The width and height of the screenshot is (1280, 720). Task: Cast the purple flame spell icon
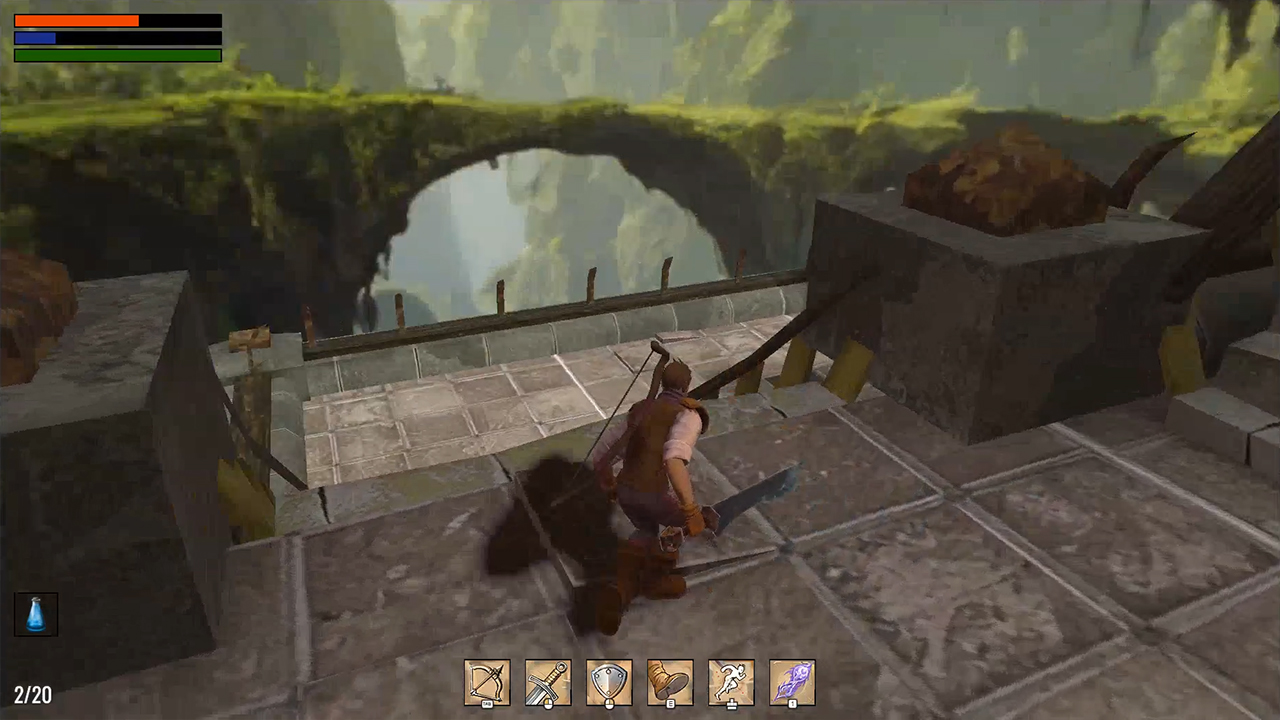(x=791, y=680)
